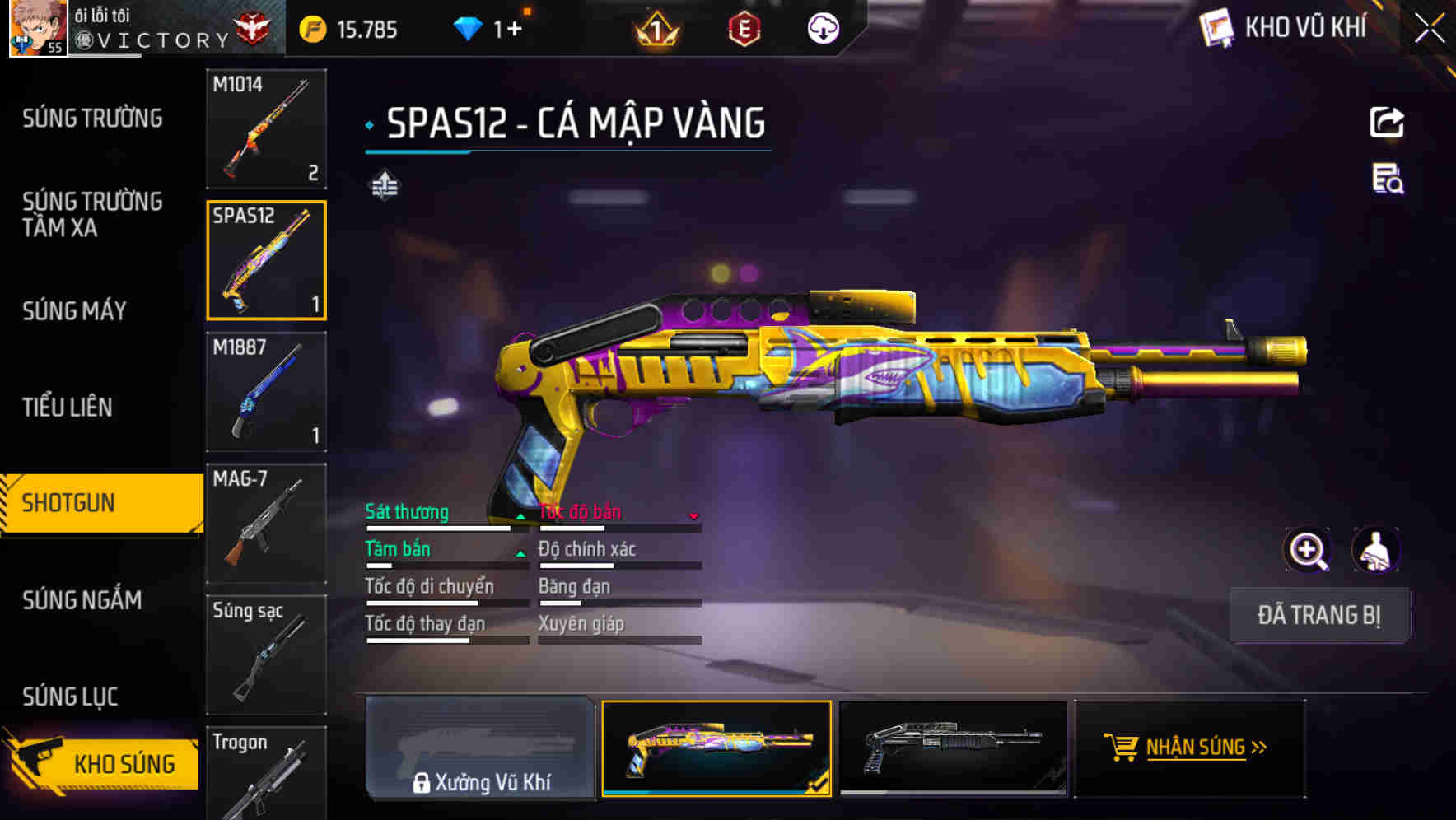Choose the MAG-7 weapon tile
Image resolution: width=1456 pixels, height=820 pixels.
[266, 524]
